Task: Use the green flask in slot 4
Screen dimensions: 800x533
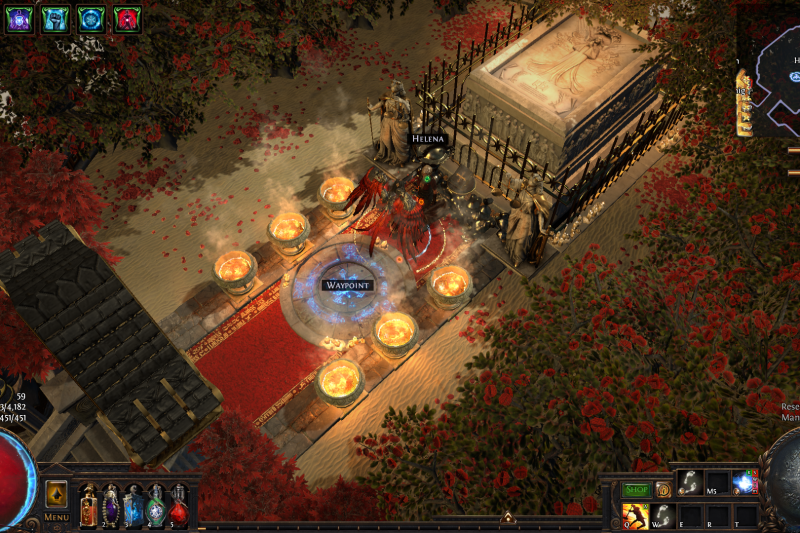Action: coord(156,504)
